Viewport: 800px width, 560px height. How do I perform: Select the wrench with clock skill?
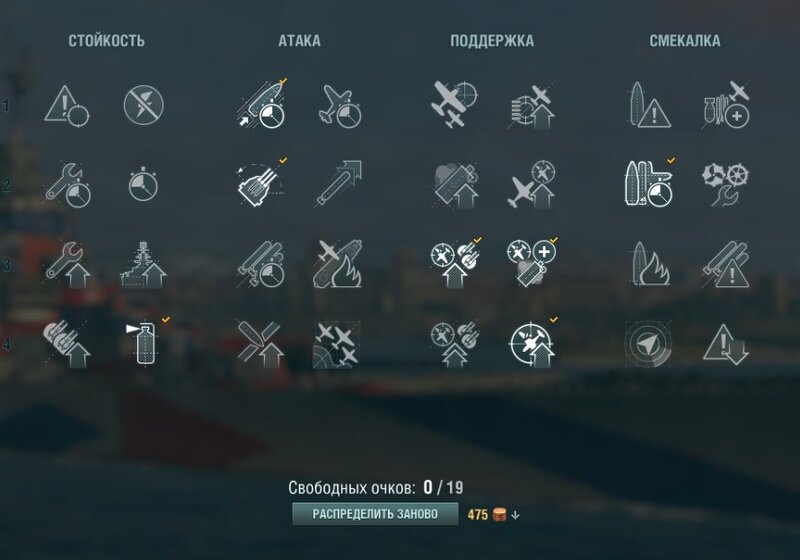[66, 183]
